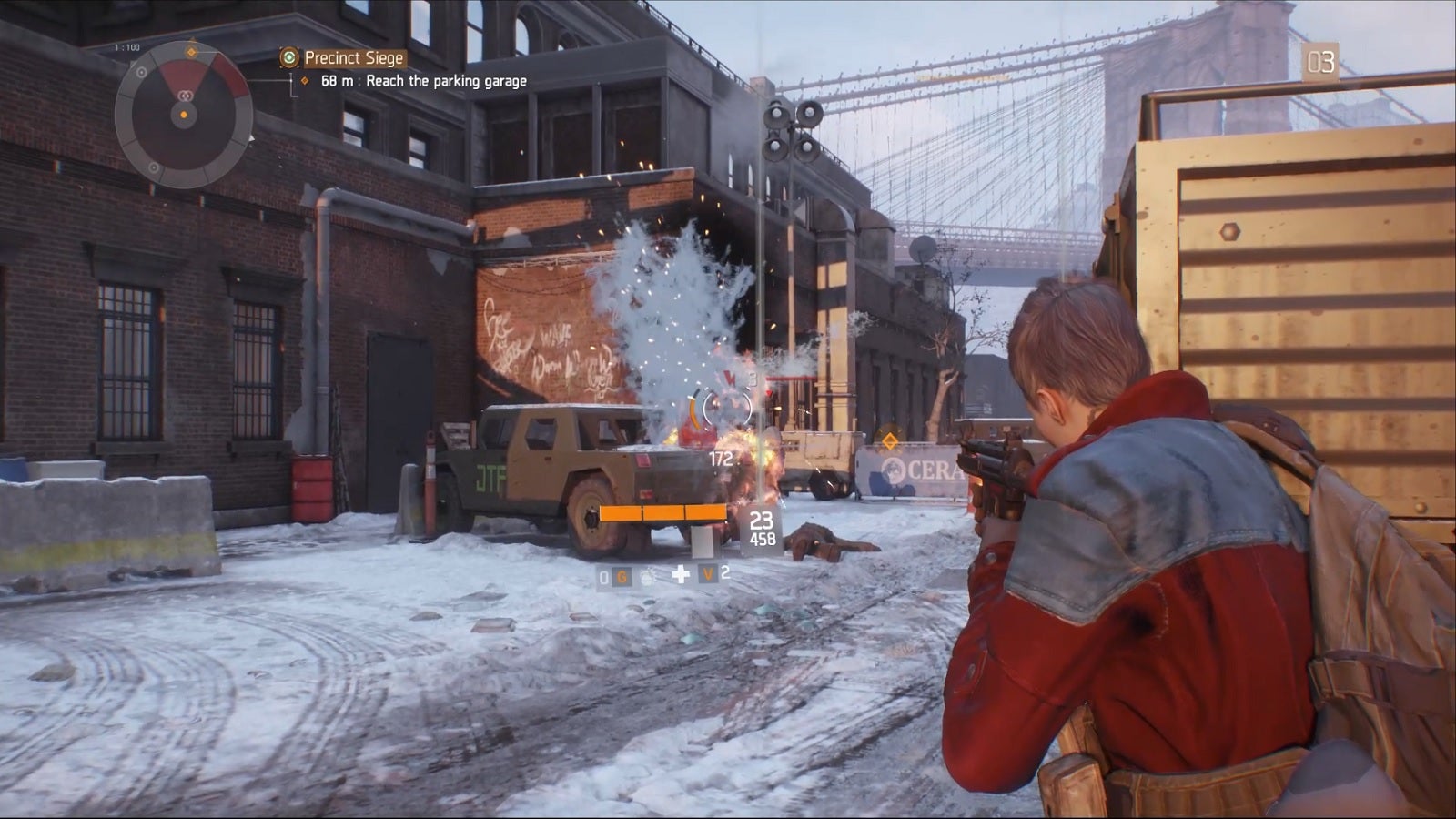Use the white cross medkit icon
This screenshot has height=819, width=1456.
click(681, 574)
